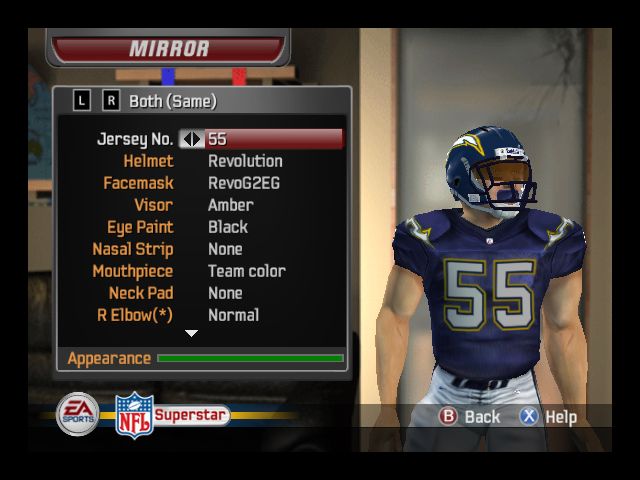
Task: Click the Jersey No. left-right arrows
Action: pos(191,139)
